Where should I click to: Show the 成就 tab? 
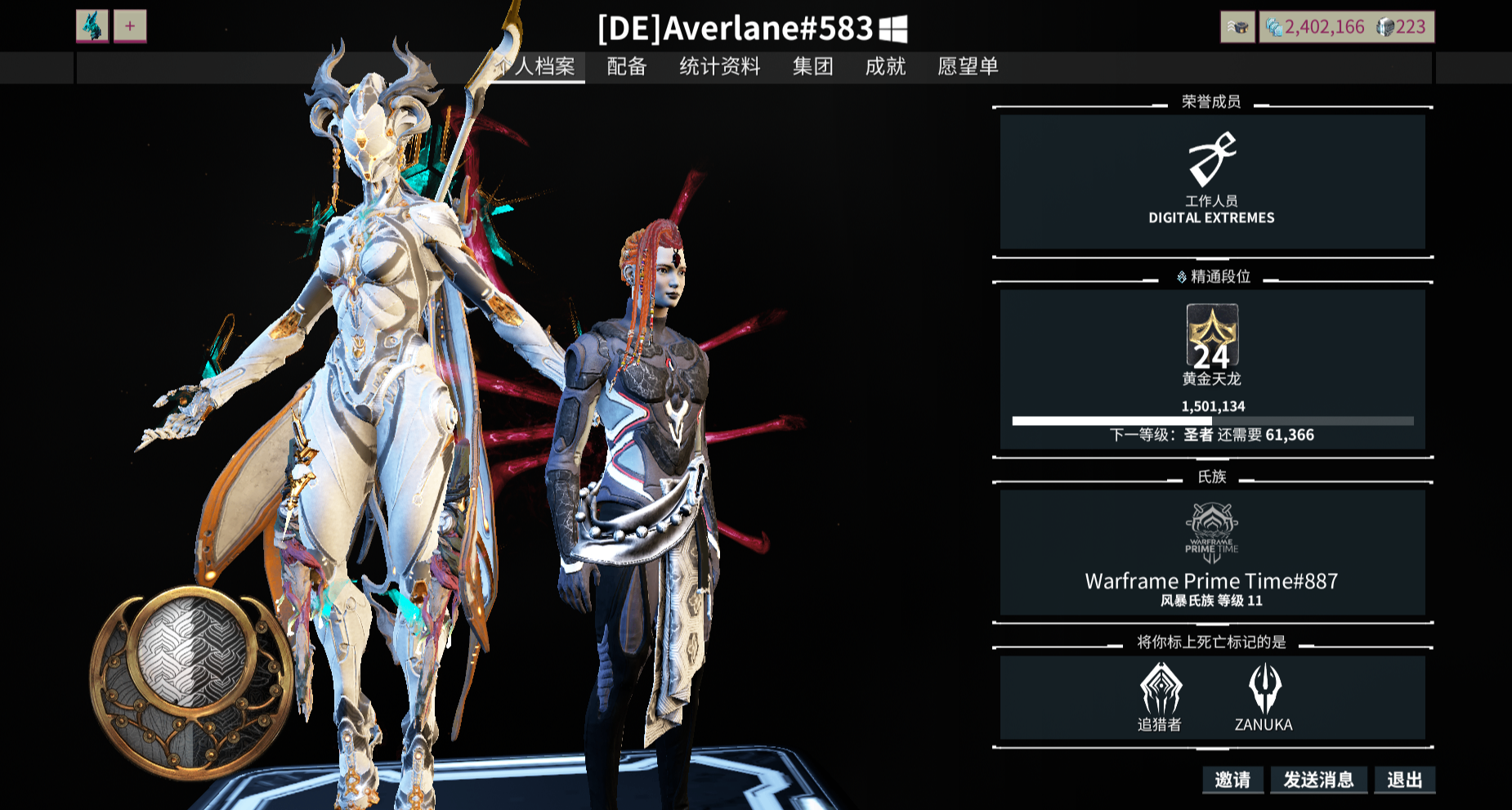pyautogui.click(x=885, y=66)
